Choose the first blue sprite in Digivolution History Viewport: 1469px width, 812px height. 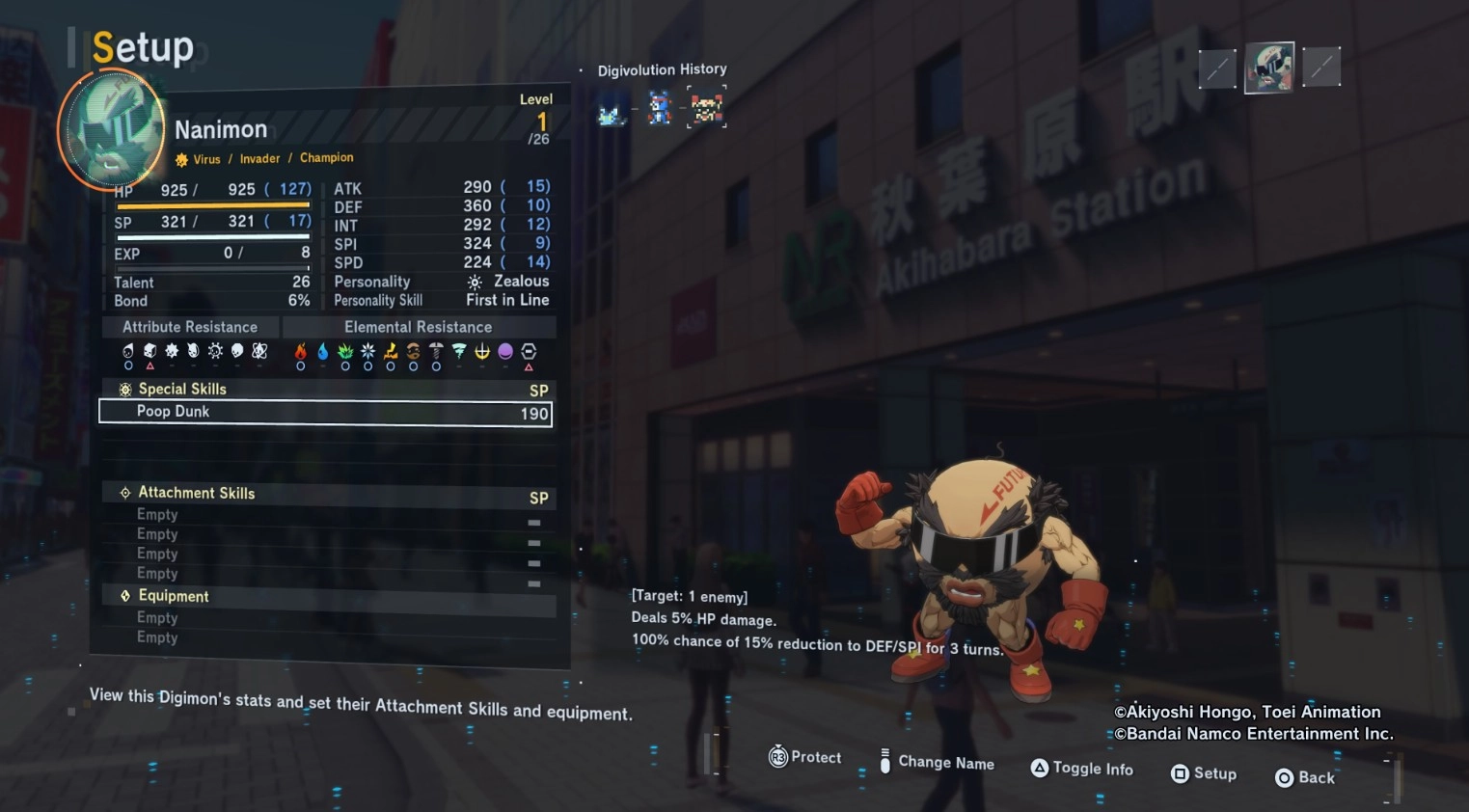tap(611, 111)
